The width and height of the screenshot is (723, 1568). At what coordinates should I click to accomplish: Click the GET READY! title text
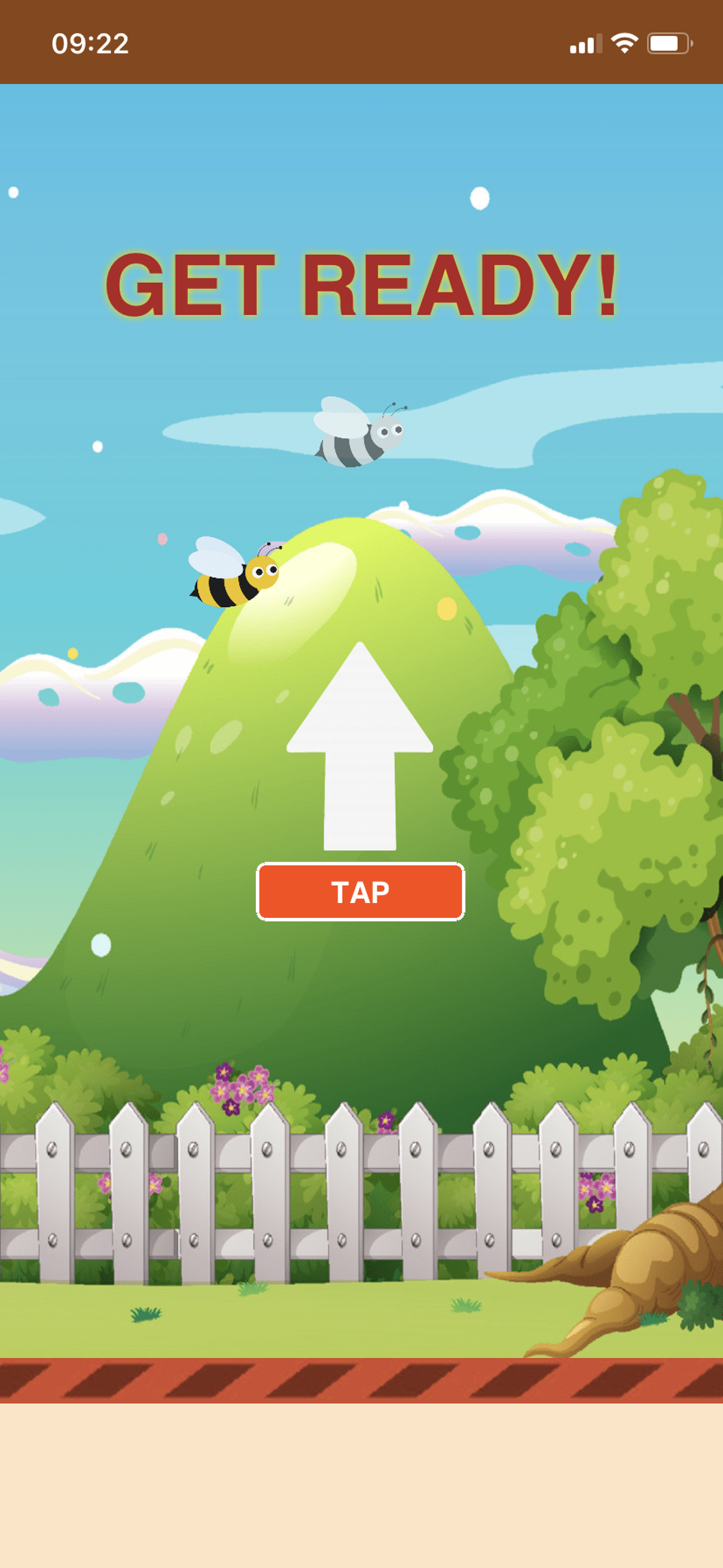tap(361, 286)
